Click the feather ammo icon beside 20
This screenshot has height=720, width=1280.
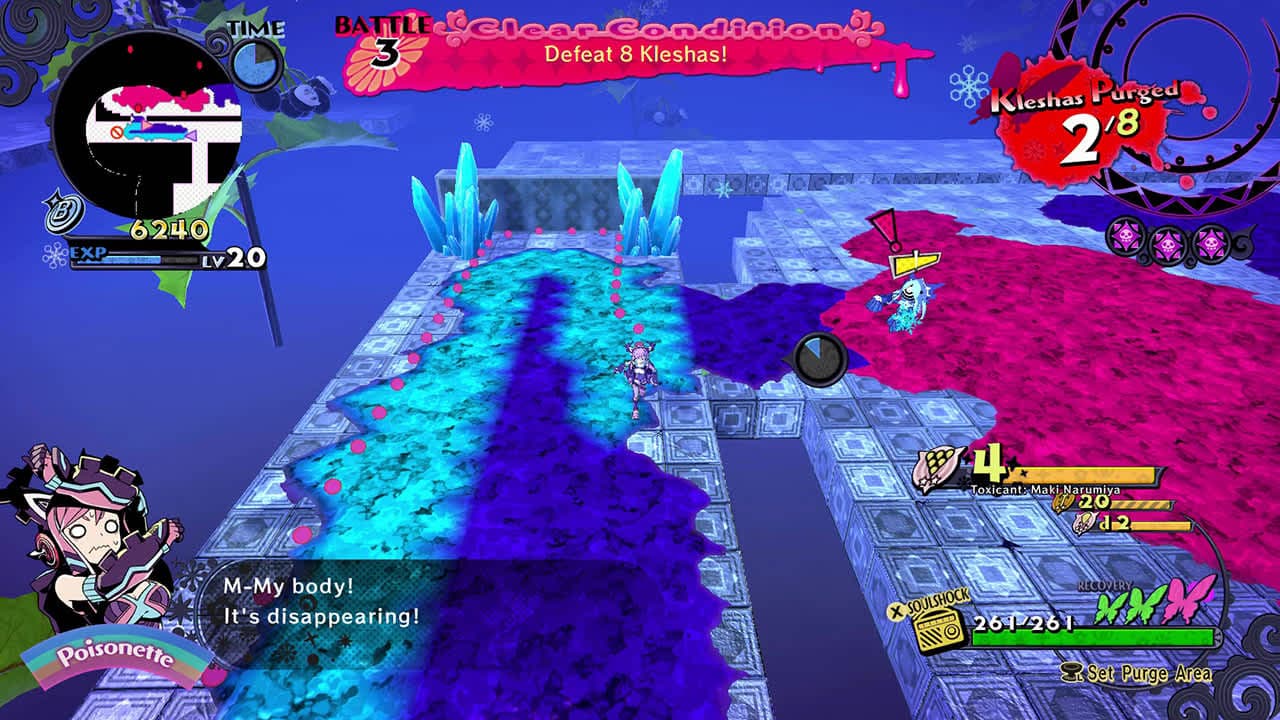[1063, 503]
